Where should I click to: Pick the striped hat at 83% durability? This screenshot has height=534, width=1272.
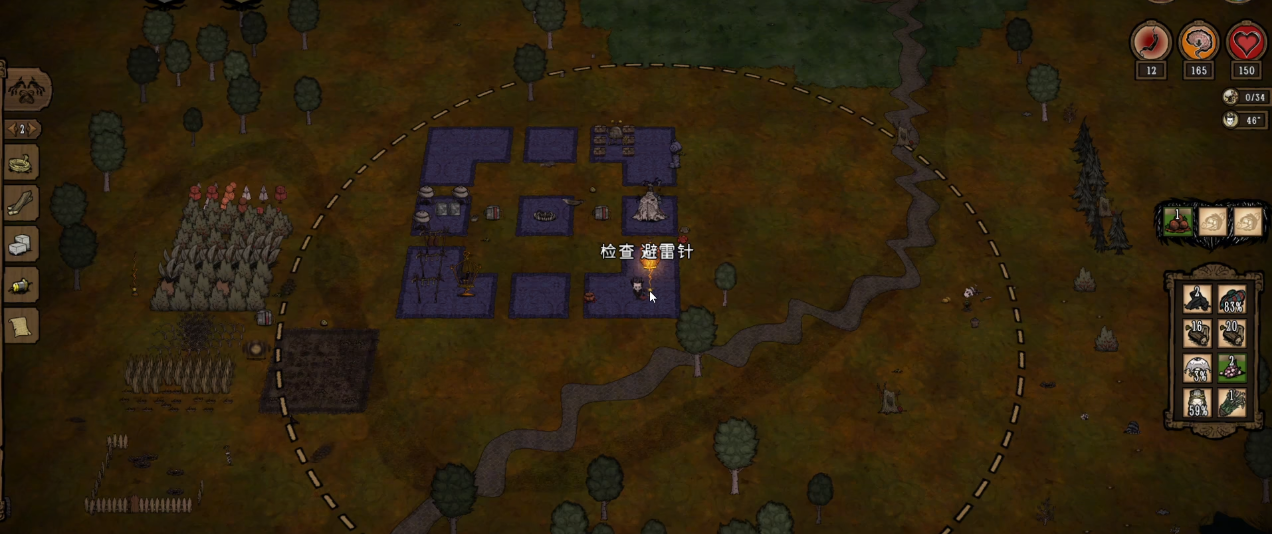point(1232,299)
